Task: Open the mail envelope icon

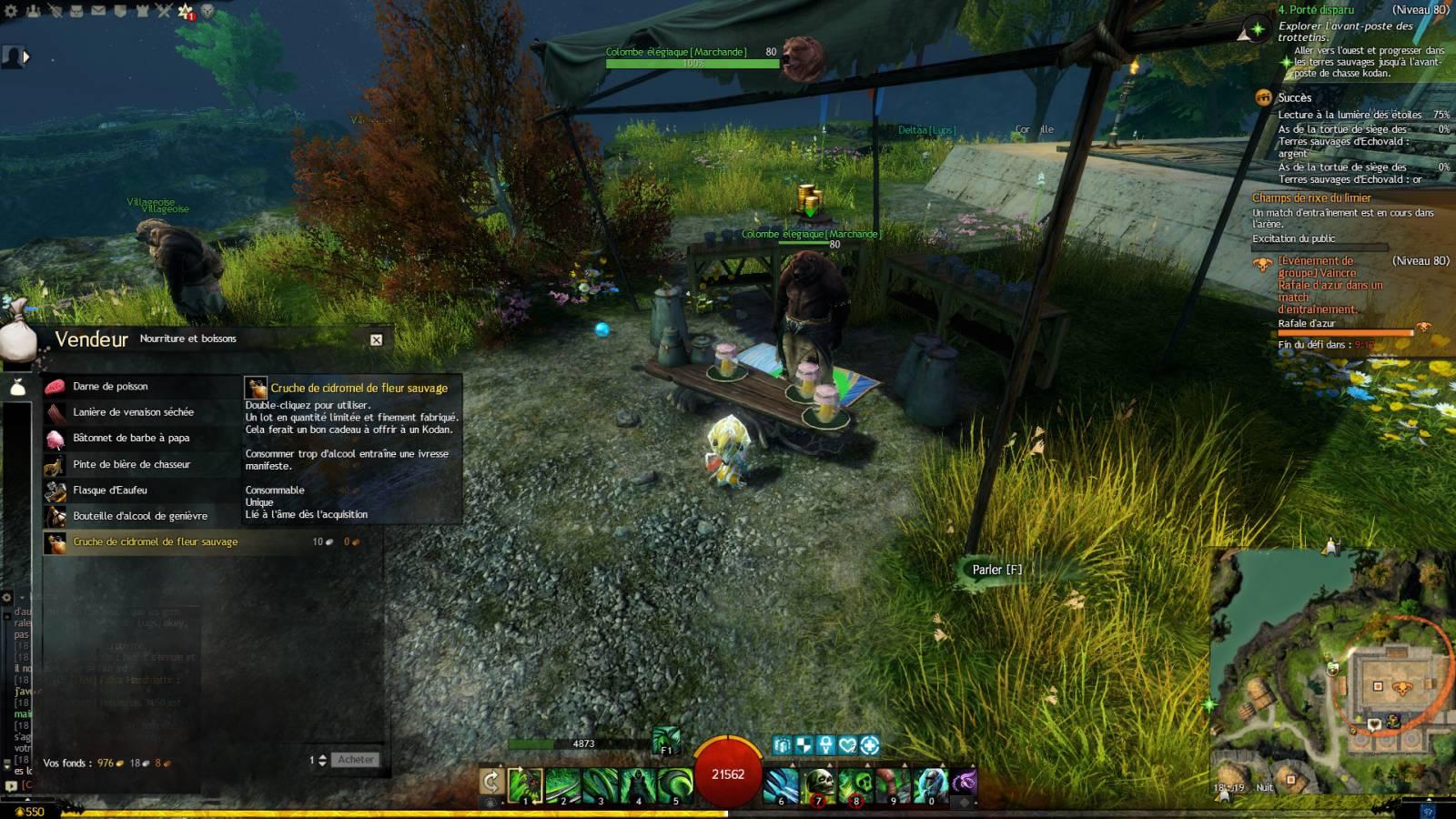Action: tap(98, 11)
